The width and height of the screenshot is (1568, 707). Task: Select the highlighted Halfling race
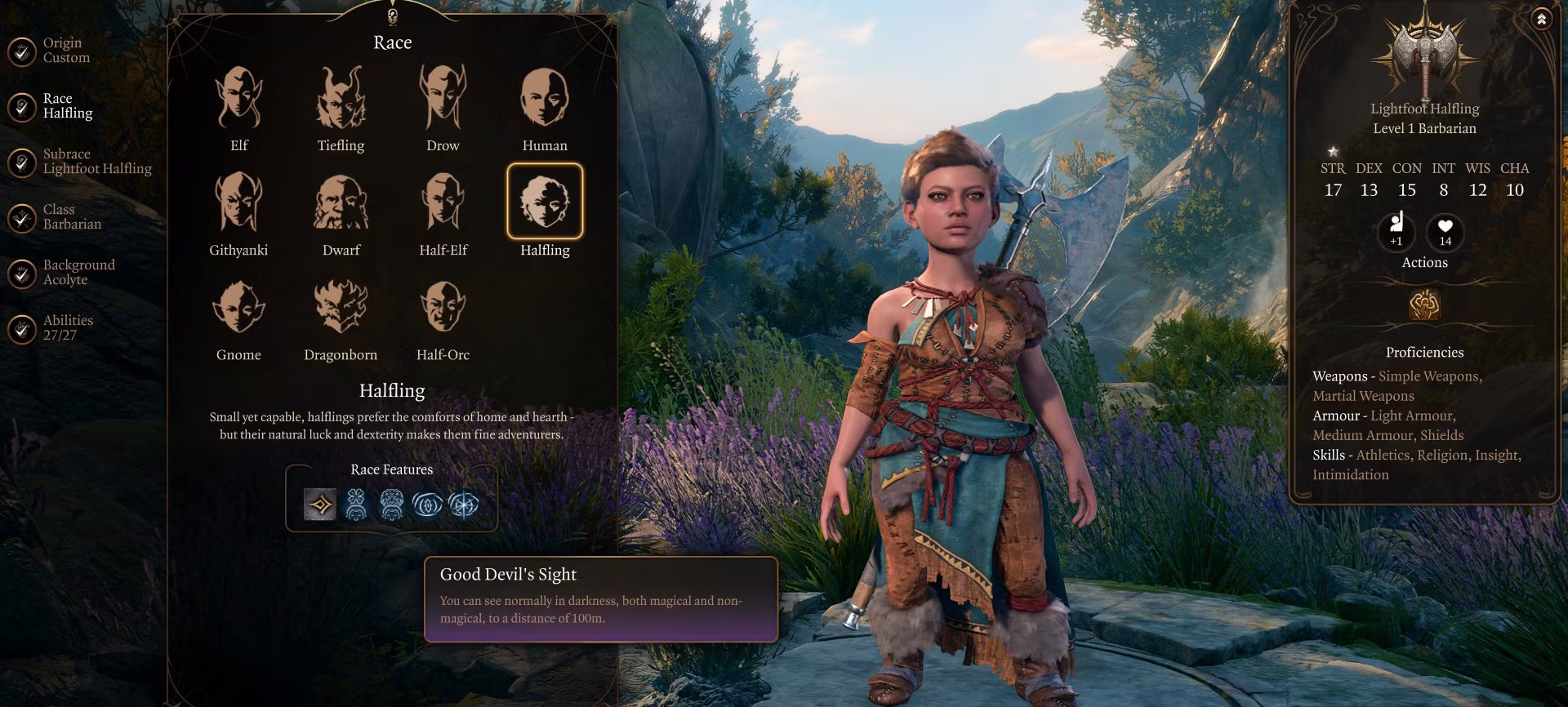click(545, 202)
